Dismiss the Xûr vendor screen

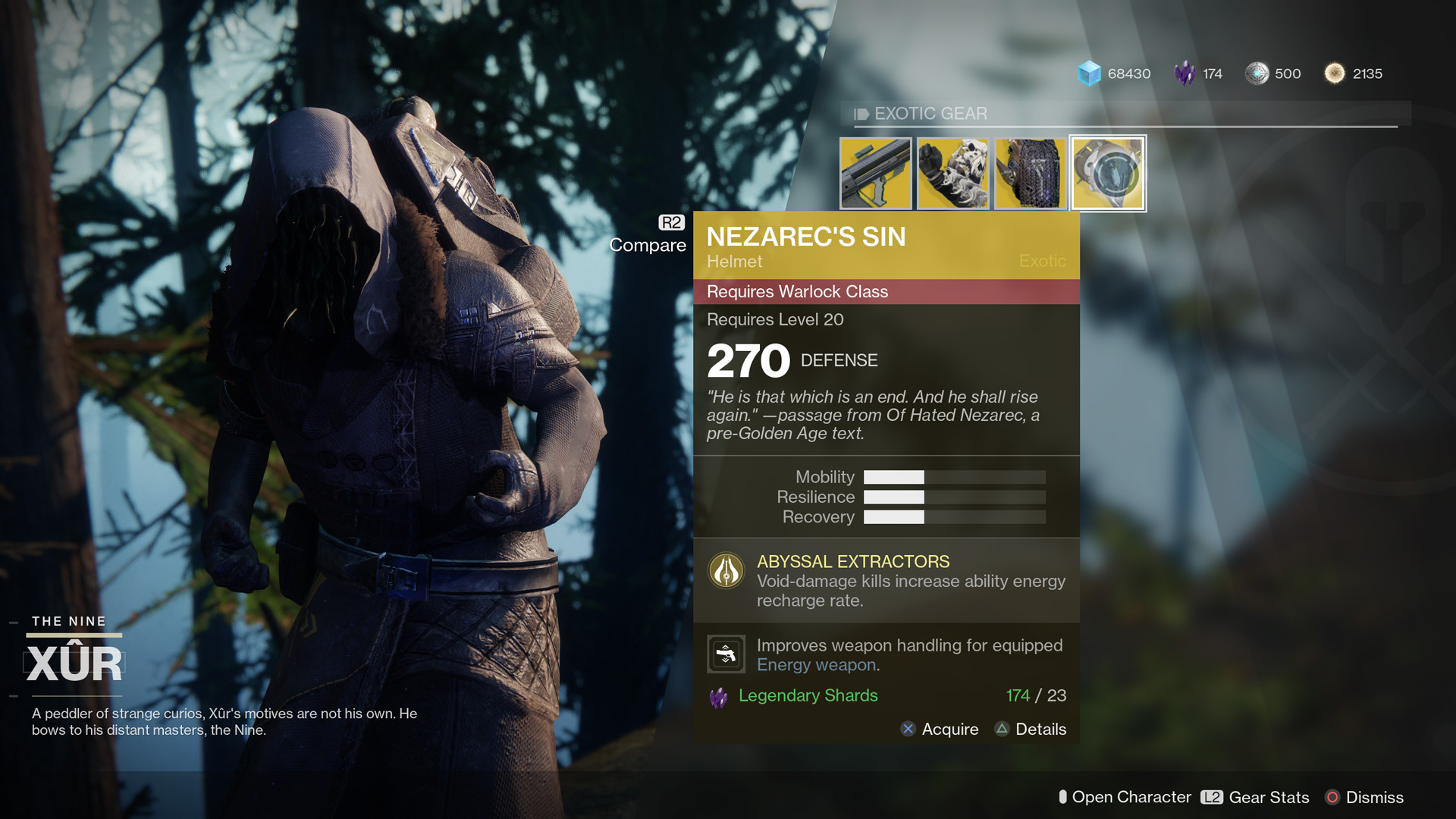click(1364, 798)
